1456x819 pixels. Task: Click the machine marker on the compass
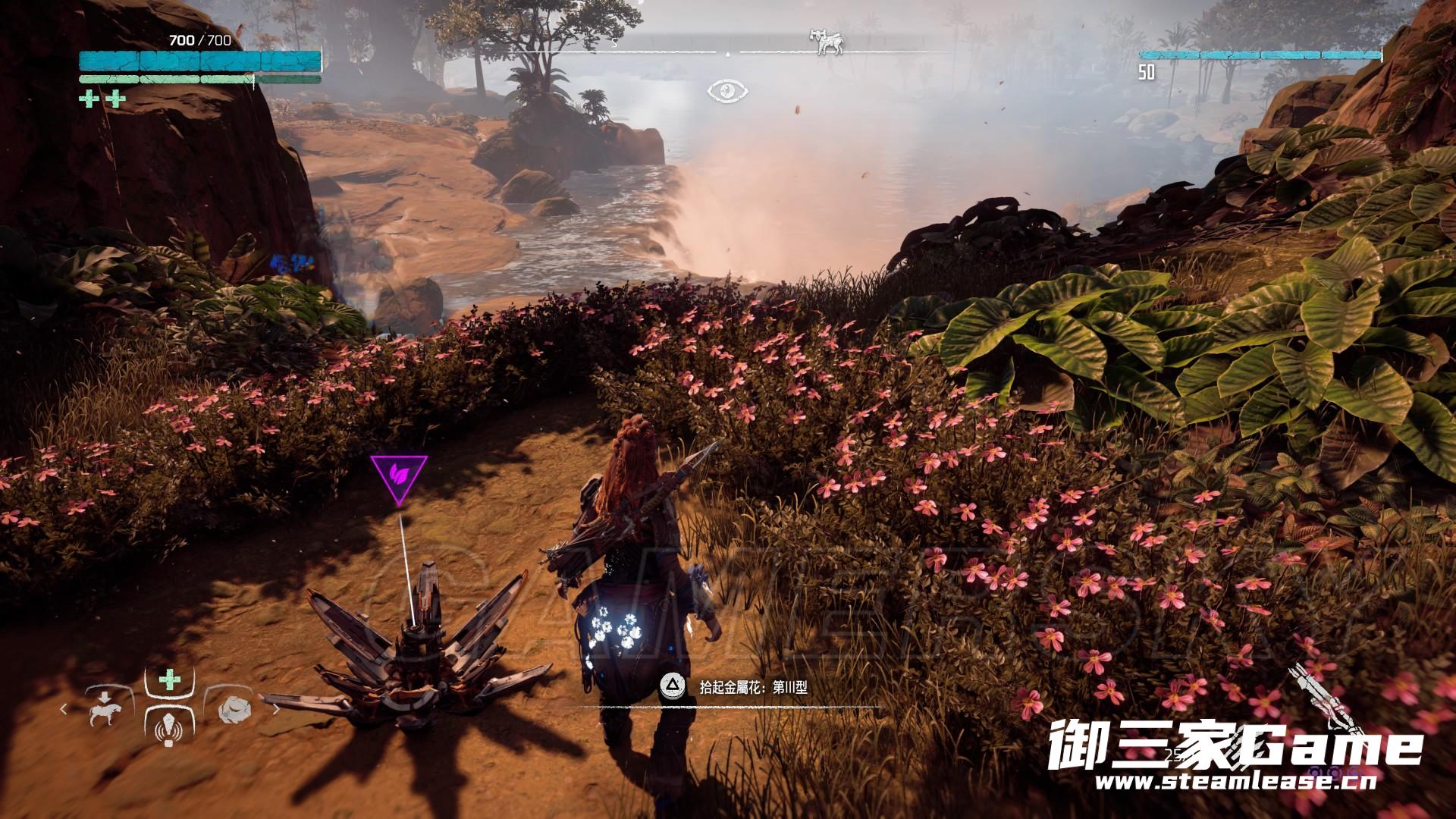[825, 42]
